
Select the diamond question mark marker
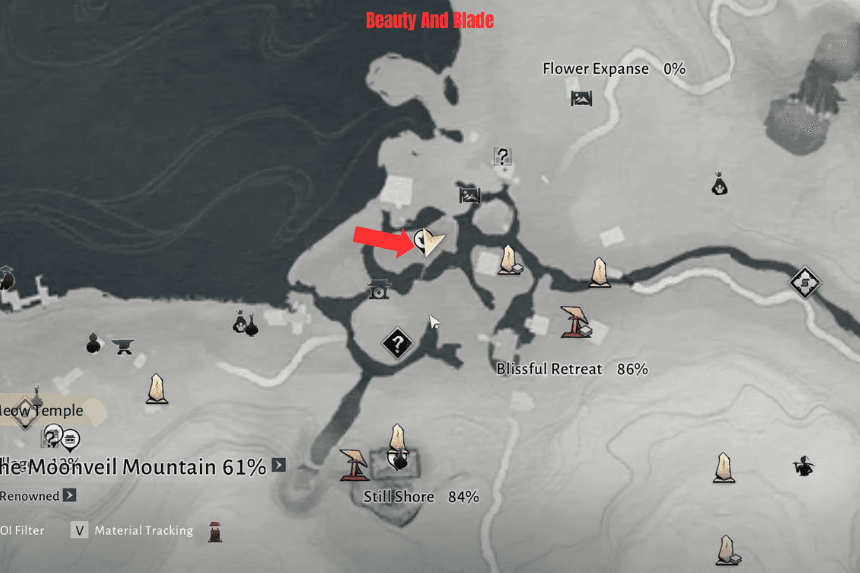tap(398, 345)
